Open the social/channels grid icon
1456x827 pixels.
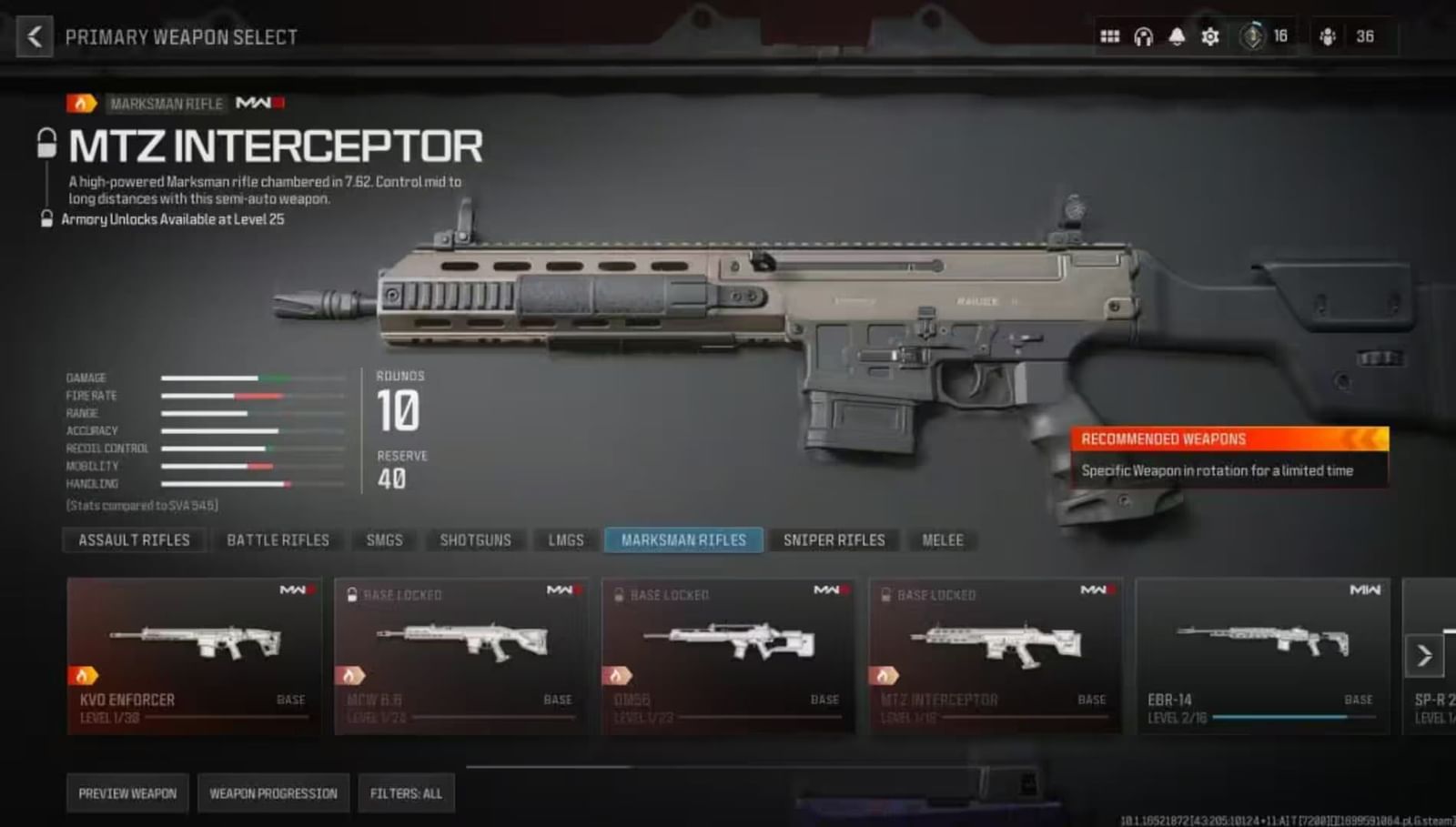tap(1110, 36)
